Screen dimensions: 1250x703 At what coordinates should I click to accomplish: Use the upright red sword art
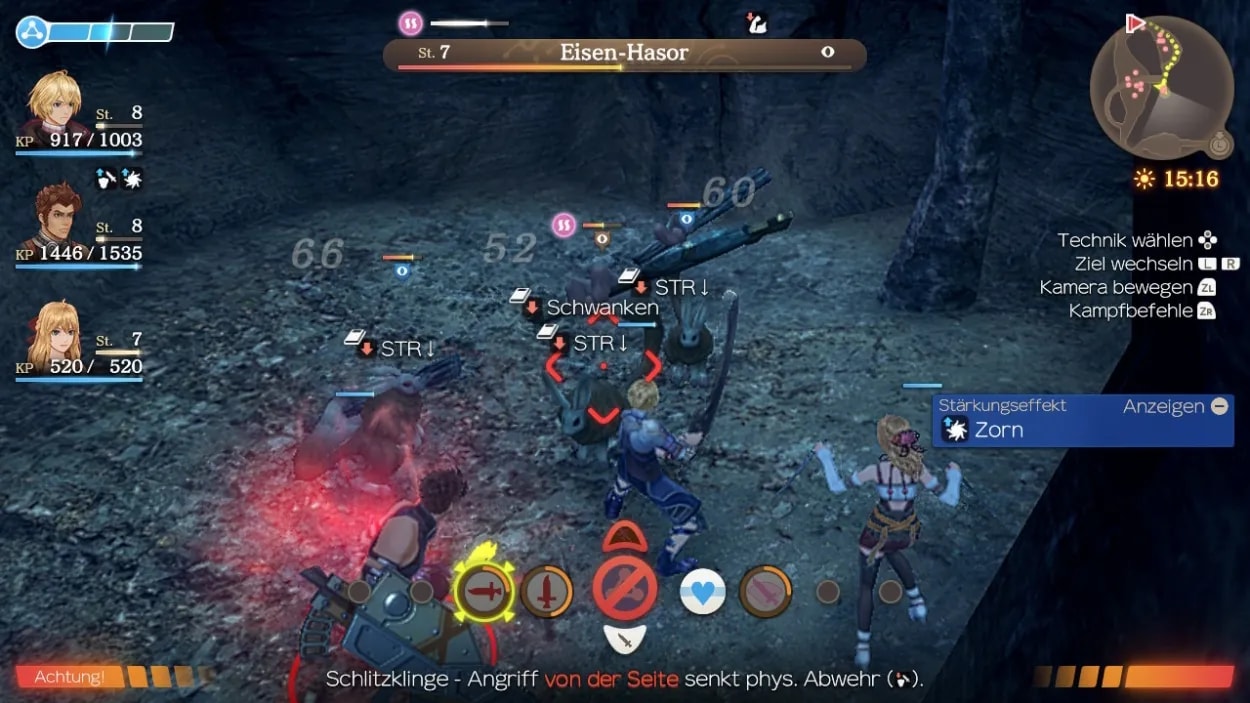pos(547,591)
